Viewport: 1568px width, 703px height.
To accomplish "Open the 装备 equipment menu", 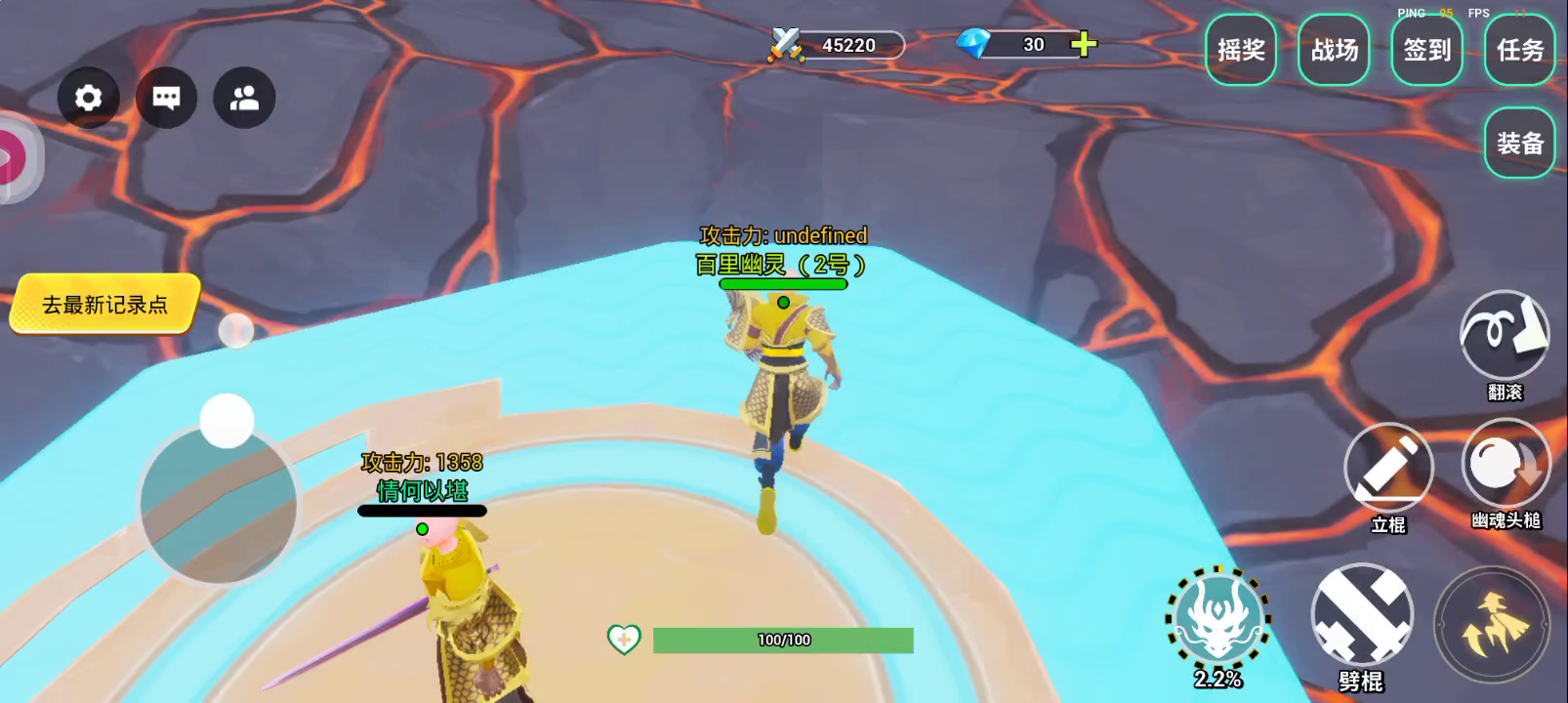I will (1519, 144).
